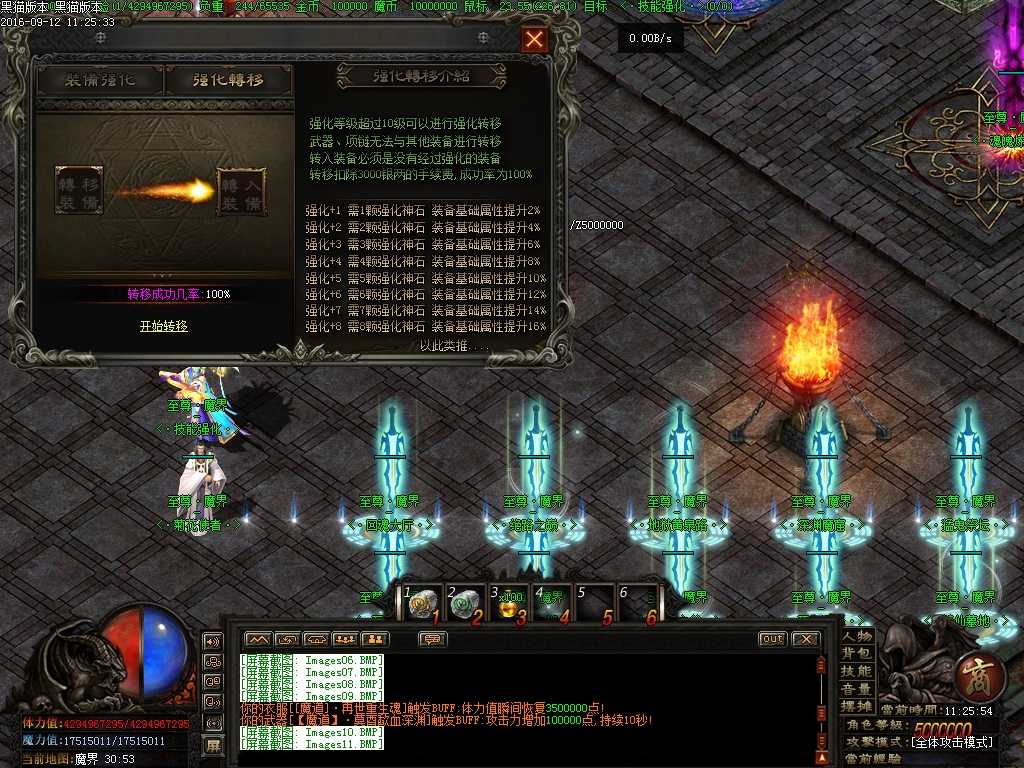The image size is (1024, 768).
Task: Open the 背包 bag inventory
Action: click(857, 654)
